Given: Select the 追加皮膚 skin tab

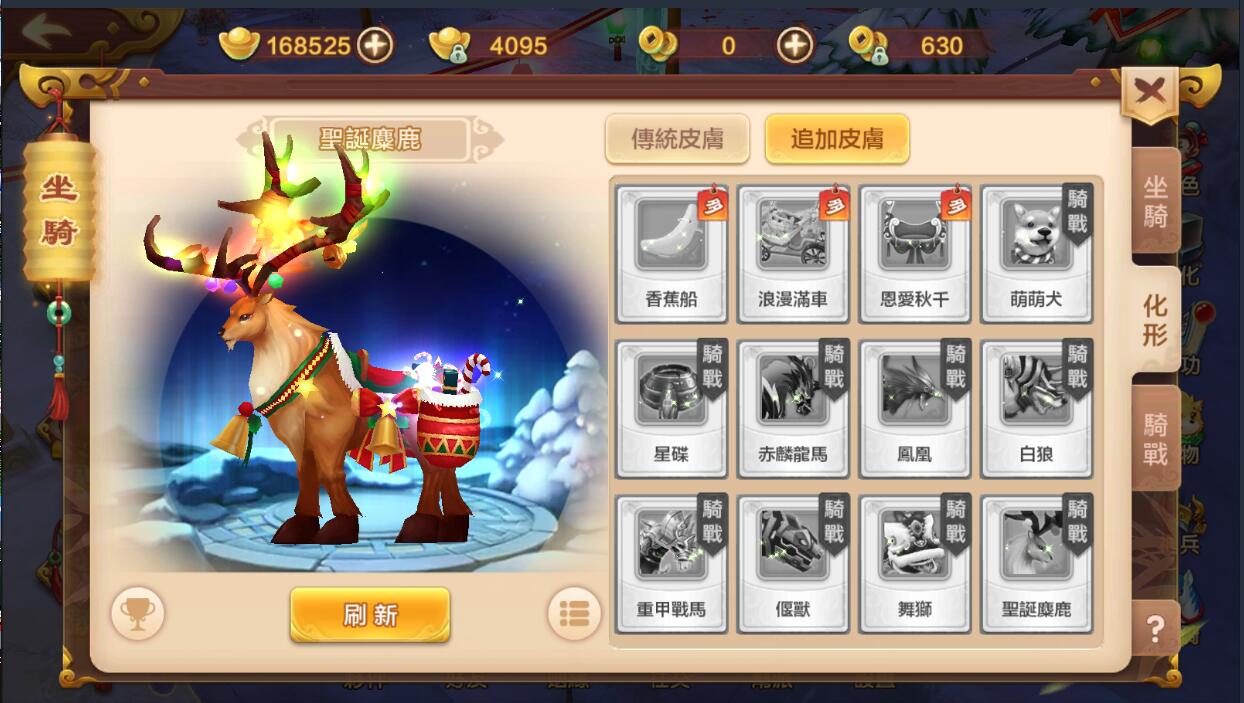Looking at the screenshot, I should click(837, 139).
